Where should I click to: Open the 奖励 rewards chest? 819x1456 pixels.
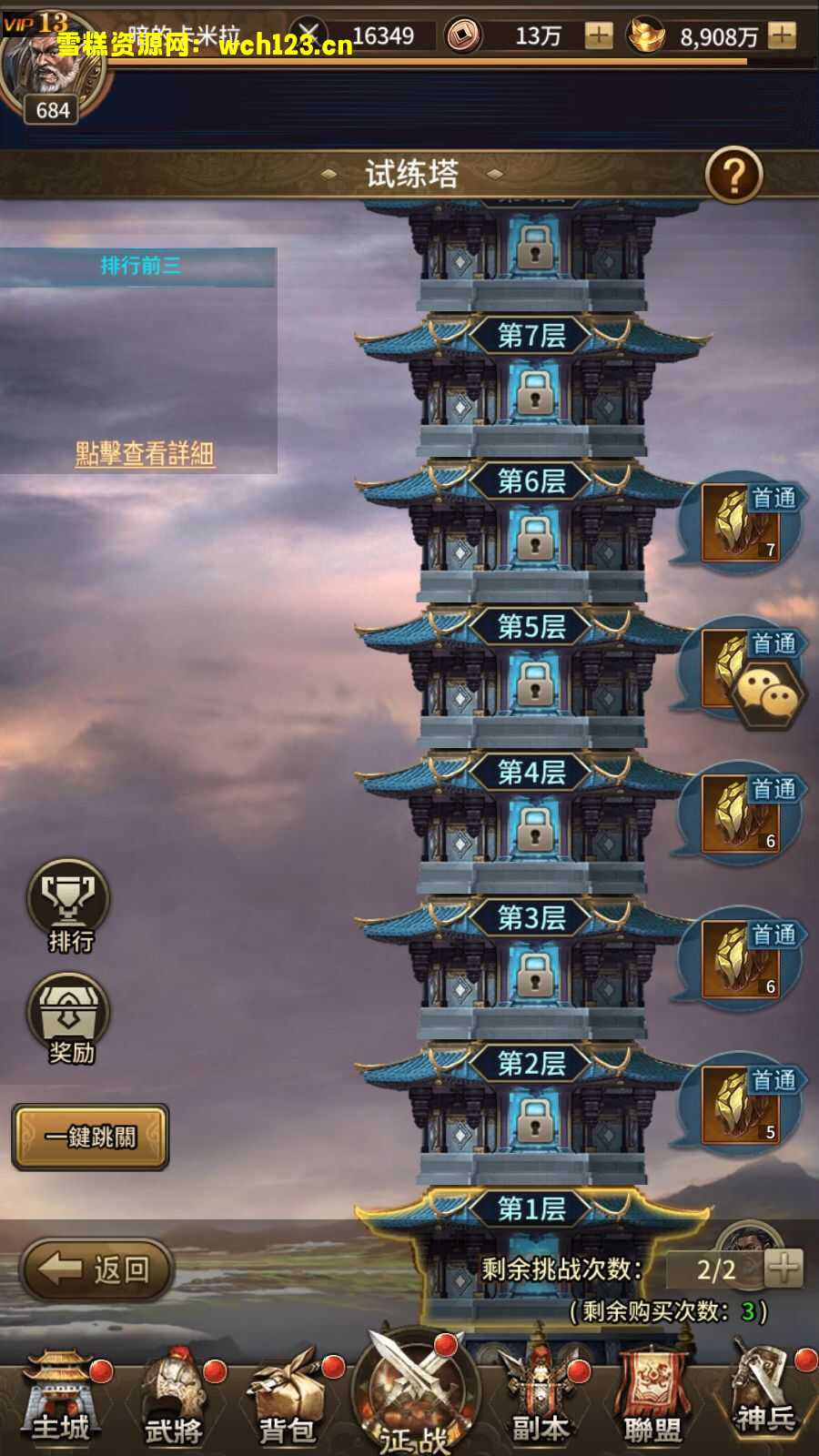click(x=69, y=1017)
